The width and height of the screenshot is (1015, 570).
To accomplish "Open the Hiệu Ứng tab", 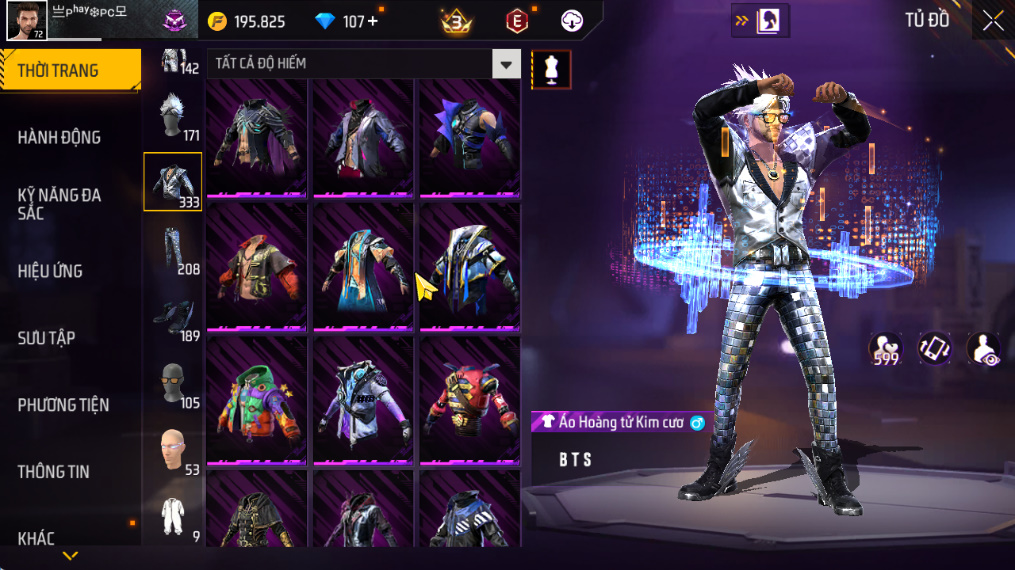I will coord(50,271).
